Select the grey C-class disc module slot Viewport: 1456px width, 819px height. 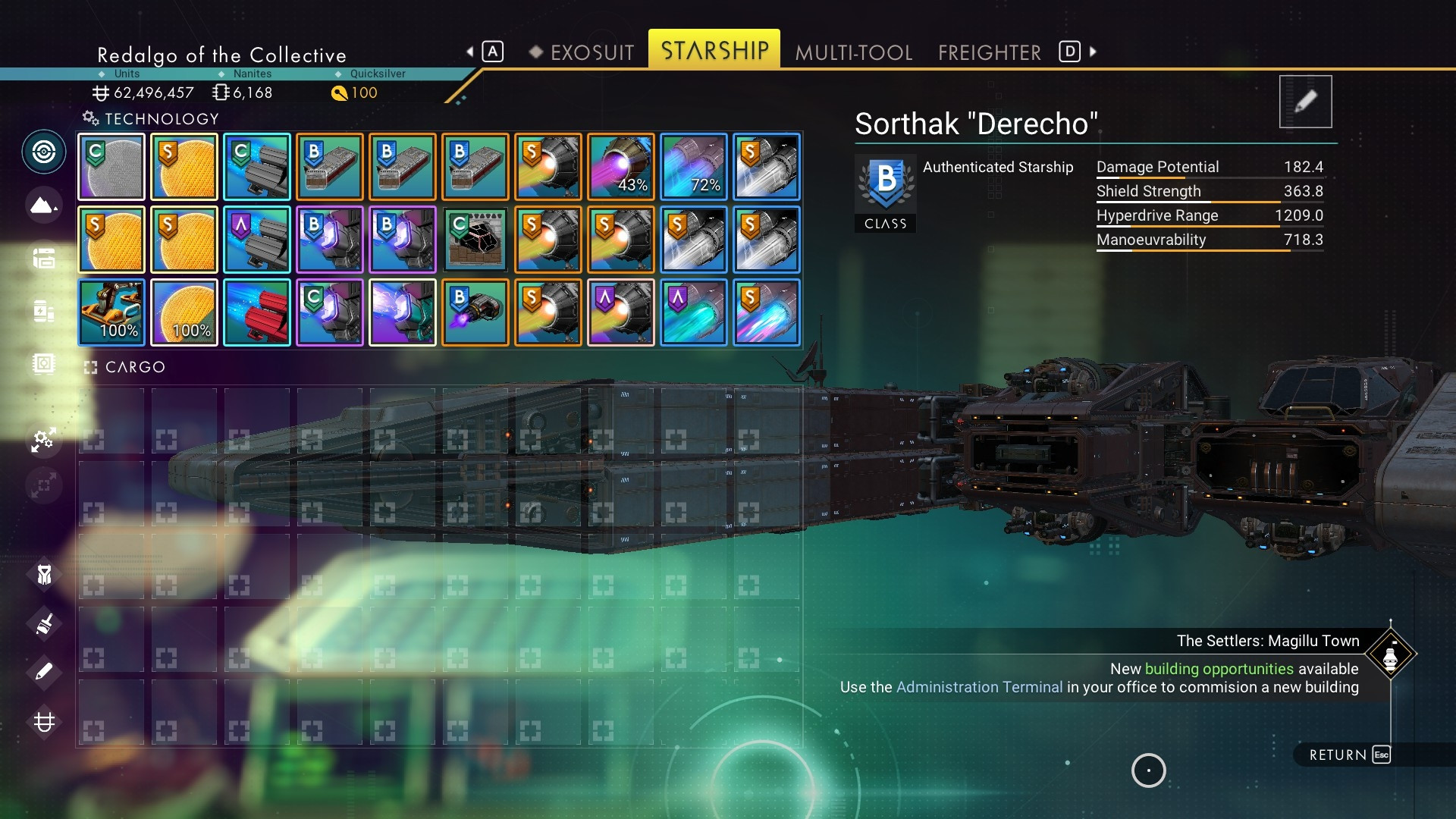pyautogui.click(x=111, y=167)
